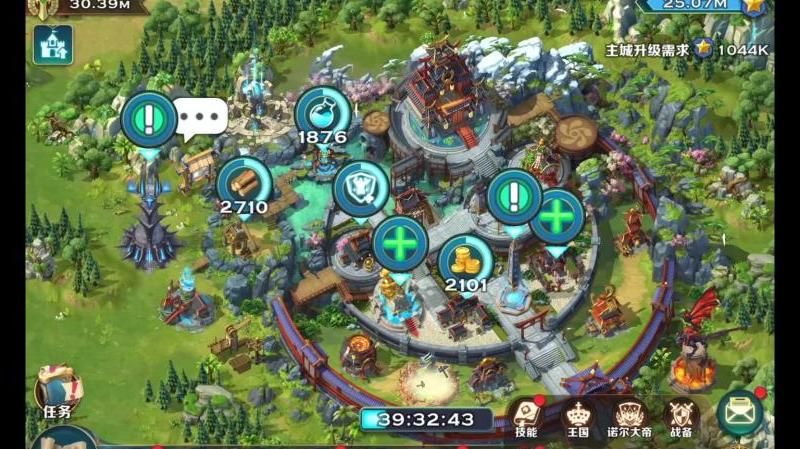Tap the exclamation alert beside the speech bubble
Screen dimensions: 800x449
coord(149,119)
